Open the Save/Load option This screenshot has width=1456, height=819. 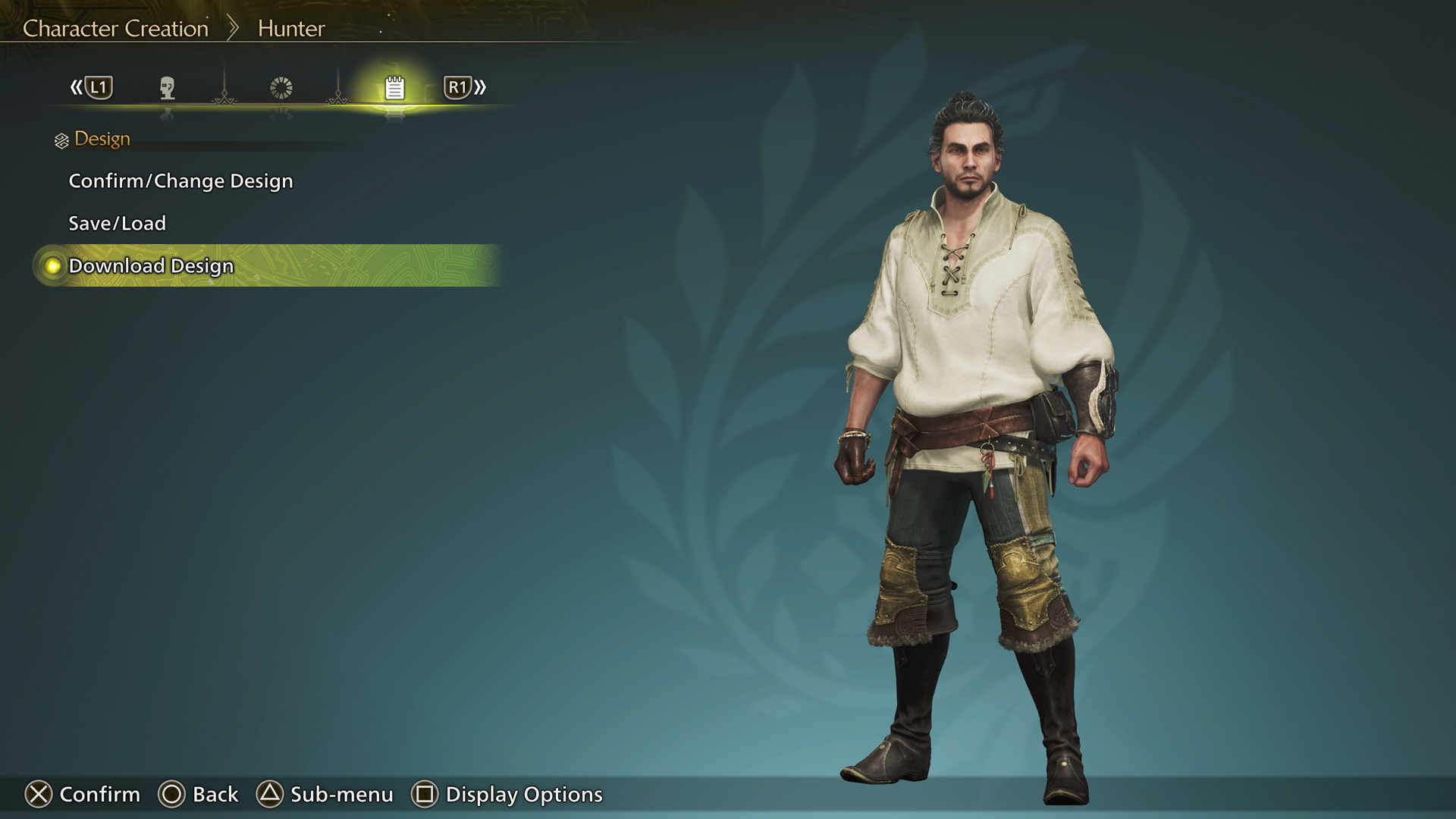pos(117,224)
